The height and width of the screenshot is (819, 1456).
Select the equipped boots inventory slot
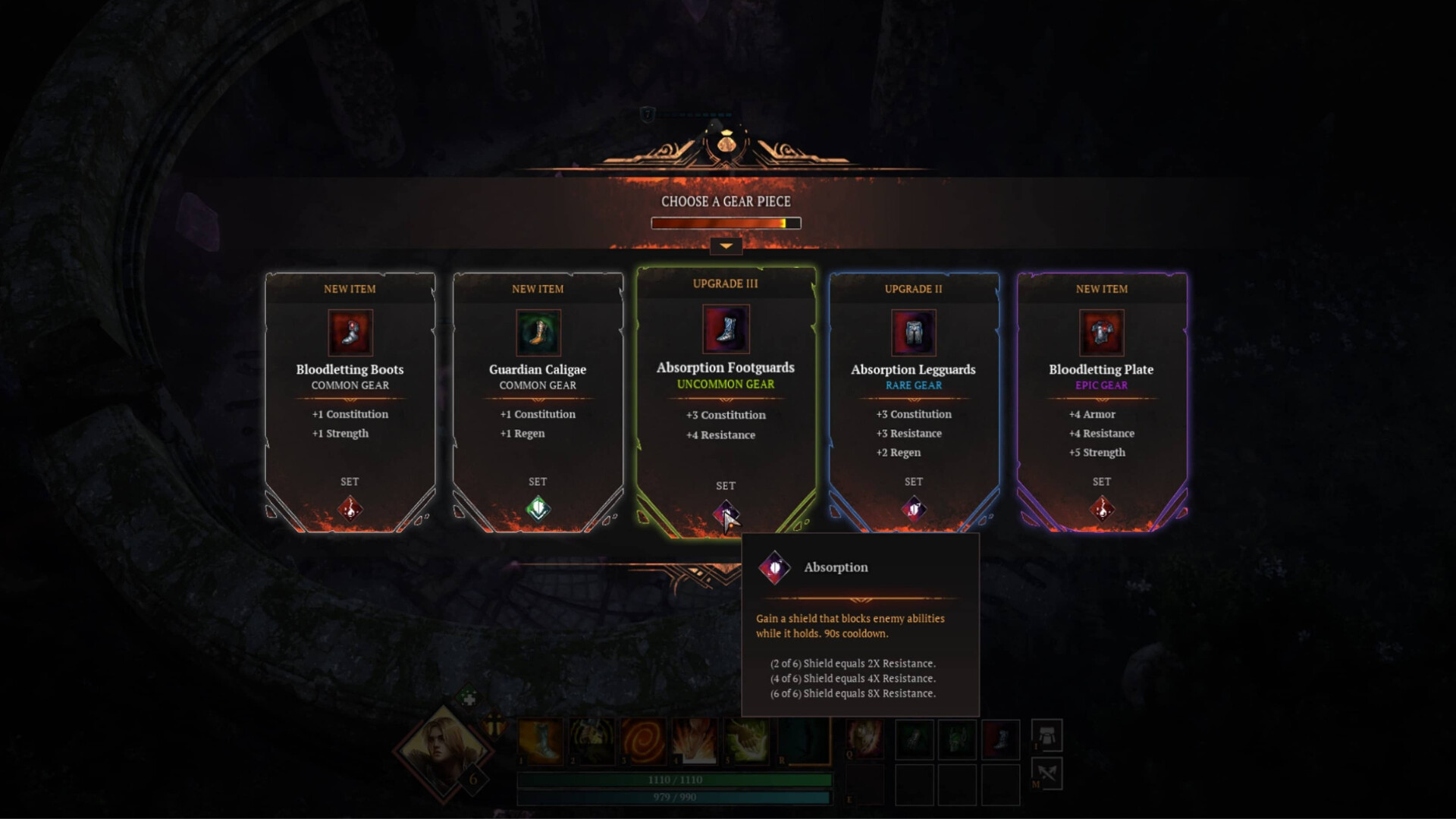coord(1000,739)
